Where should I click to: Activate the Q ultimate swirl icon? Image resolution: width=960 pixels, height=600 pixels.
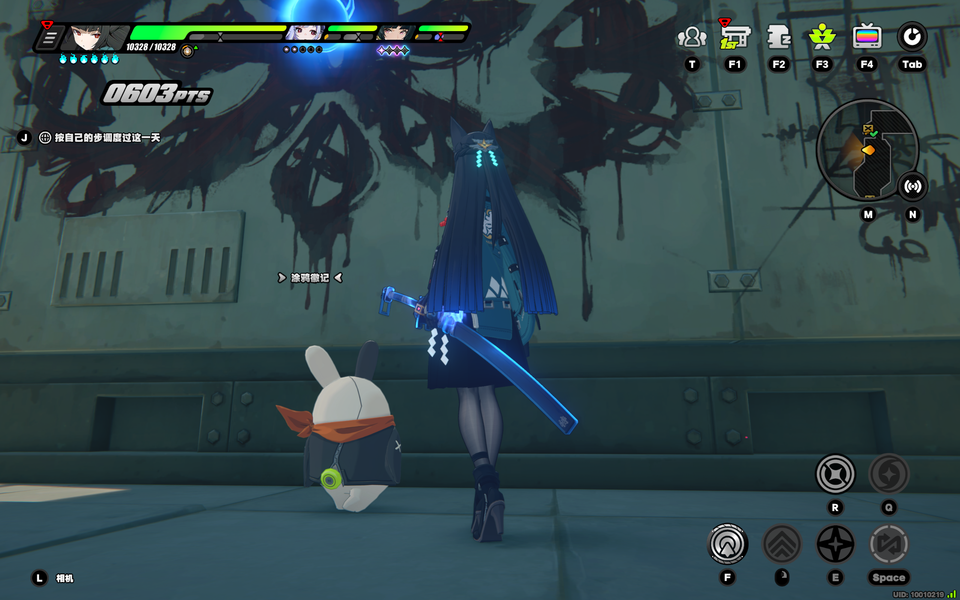point(888,473)
